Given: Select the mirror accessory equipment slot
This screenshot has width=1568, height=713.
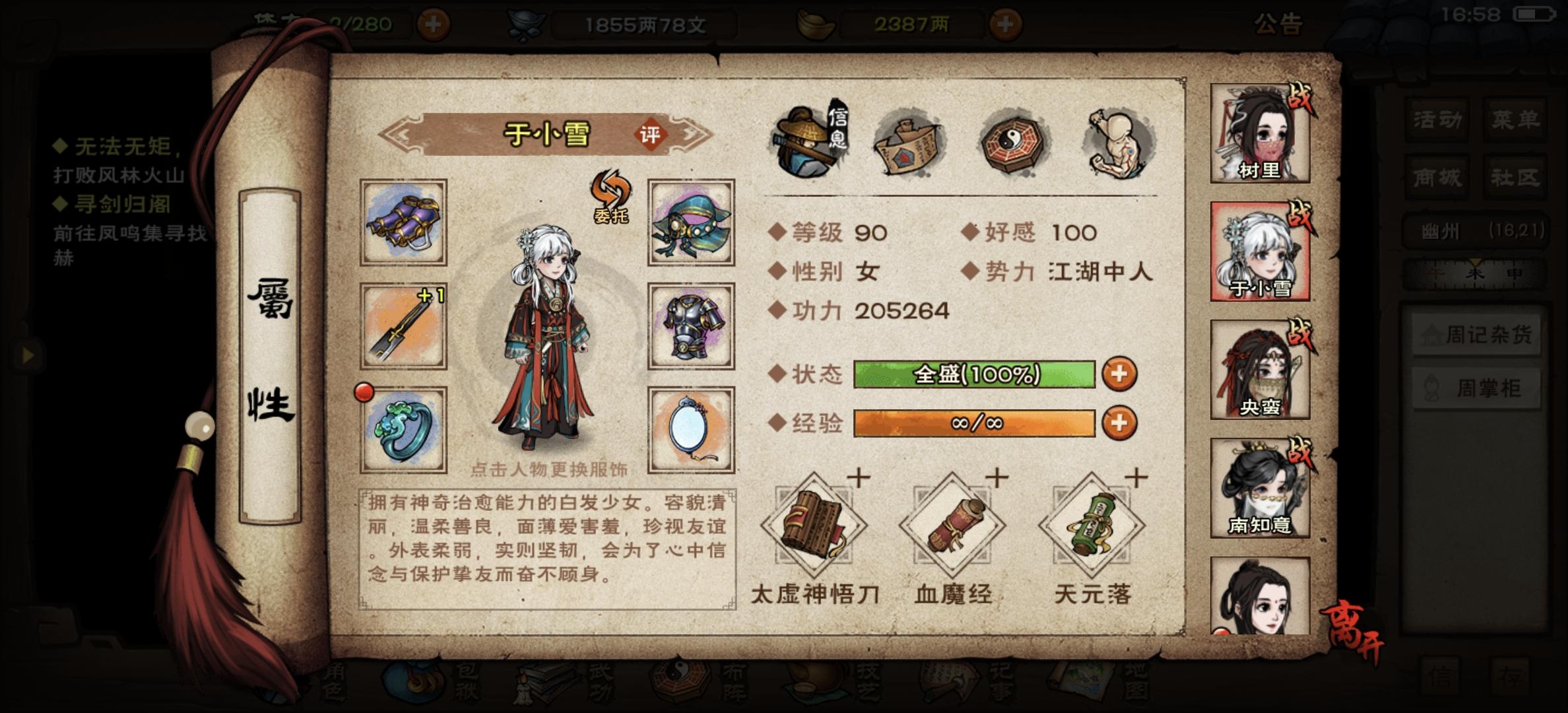Looking at the screenshot, I should click(691, 429).
